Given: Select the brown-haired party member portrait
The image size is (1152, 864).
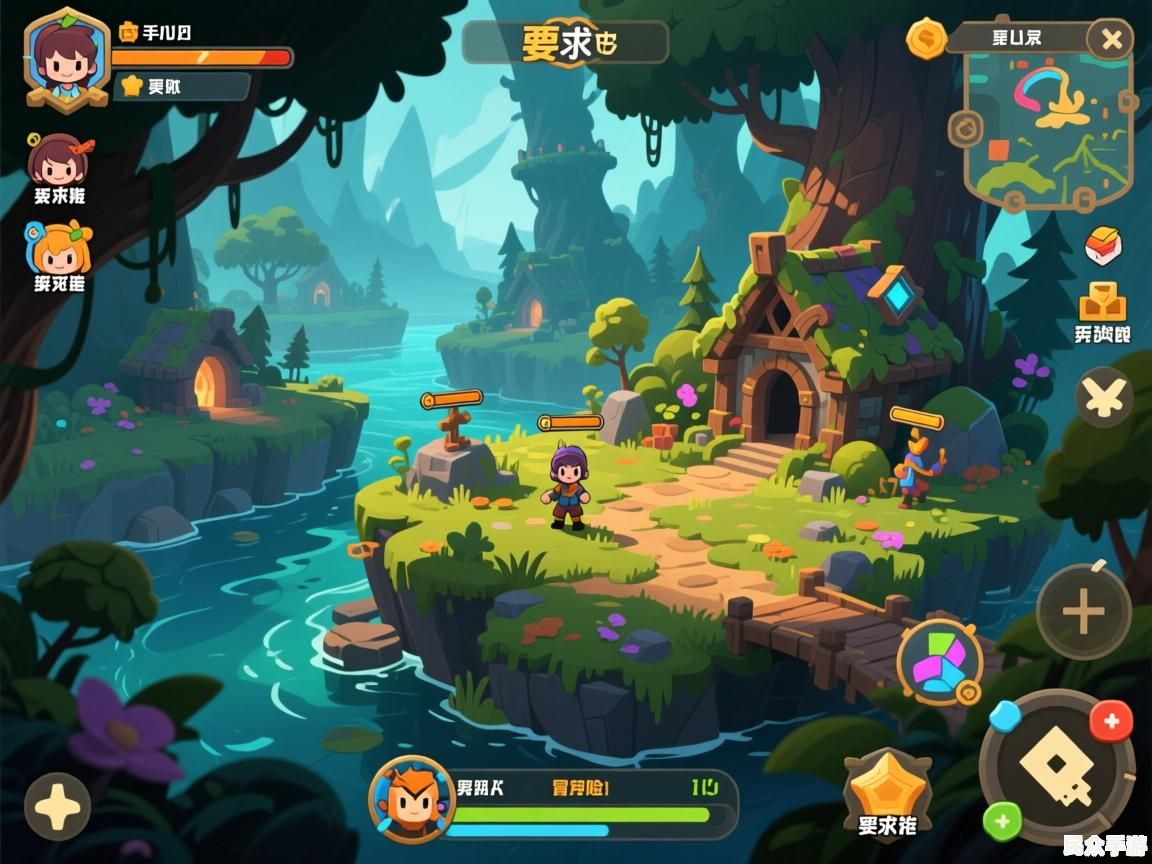Looking at the screenshot, I should coord(57,160).
